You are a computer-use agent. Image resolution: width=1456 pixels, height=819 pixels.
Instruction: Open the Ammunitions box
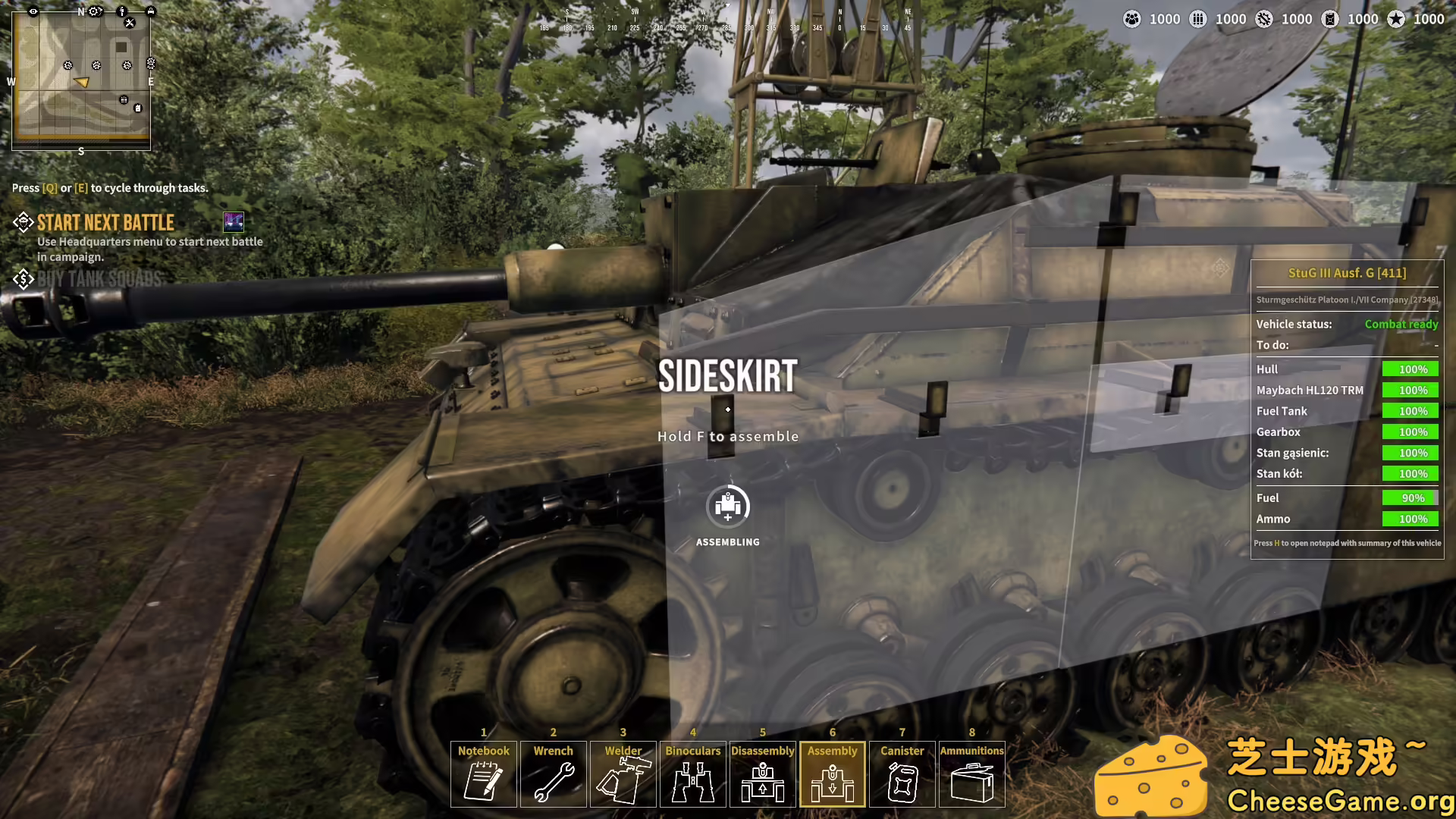coord(971,773)
